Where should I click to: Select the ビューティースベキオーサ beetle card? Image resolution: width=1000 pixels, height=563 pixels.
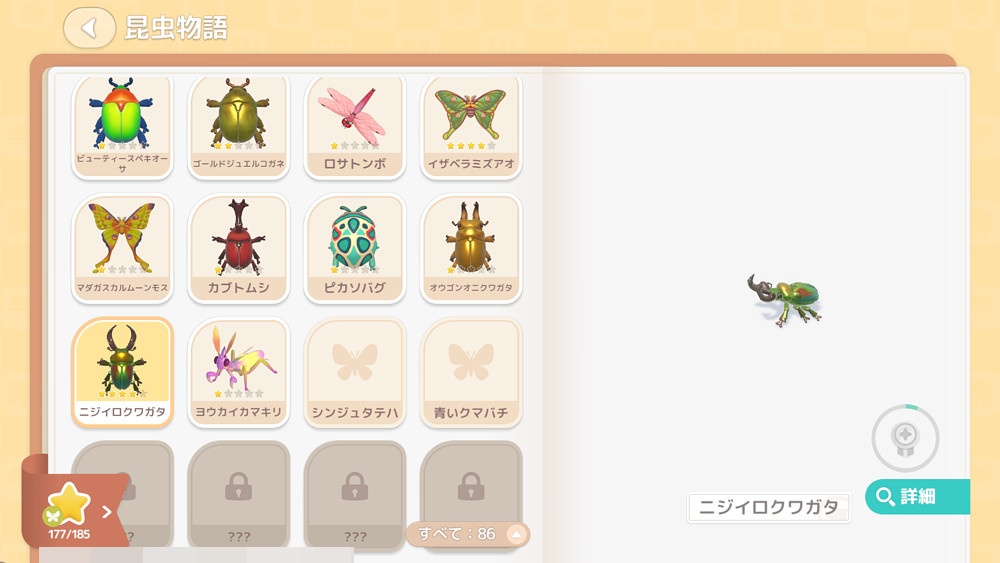pos(123,125)
